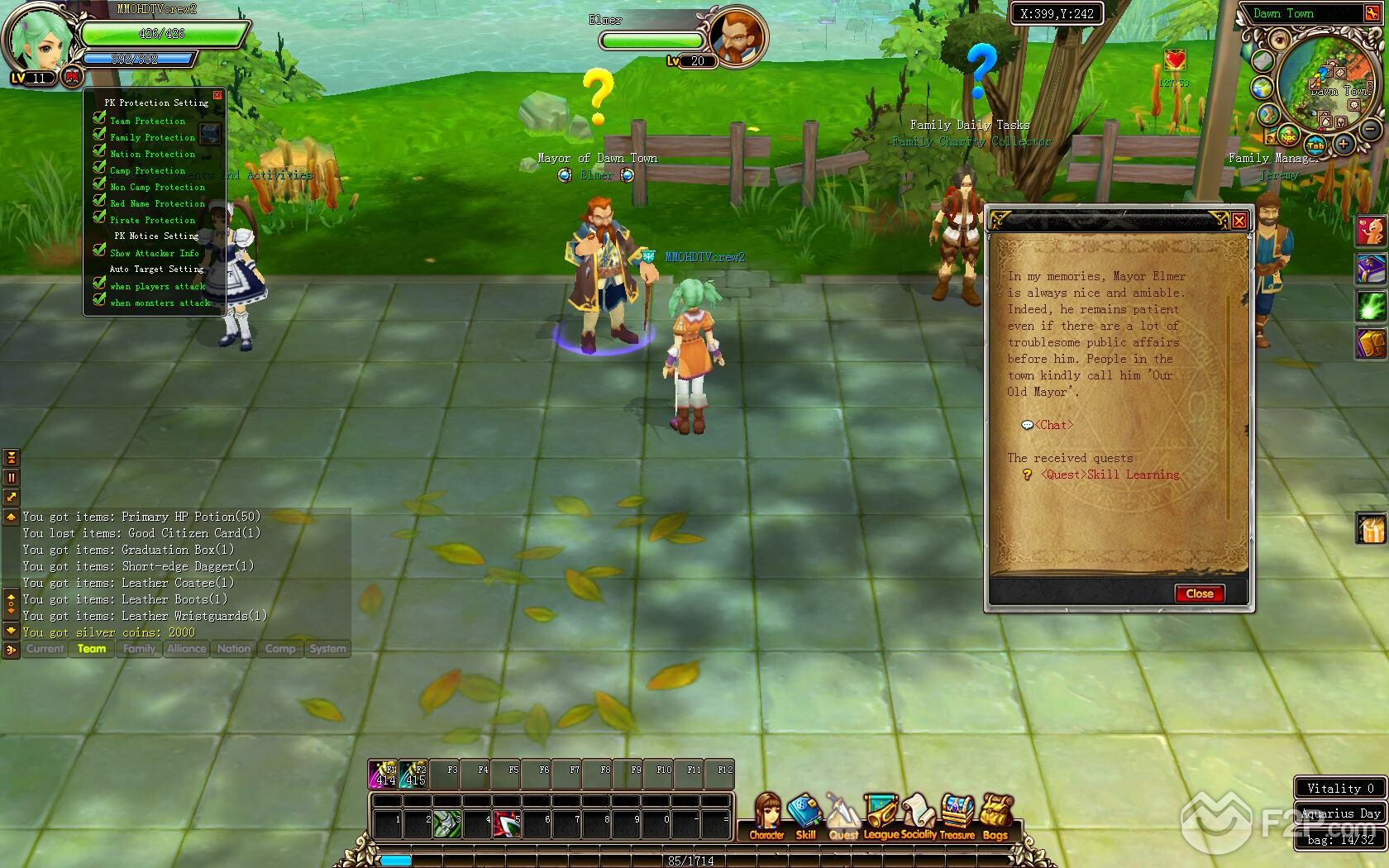This screenshot has height=868, width=1389.
Task: Open settings via the wrench icon
Action: click(x=1372, y=13)
